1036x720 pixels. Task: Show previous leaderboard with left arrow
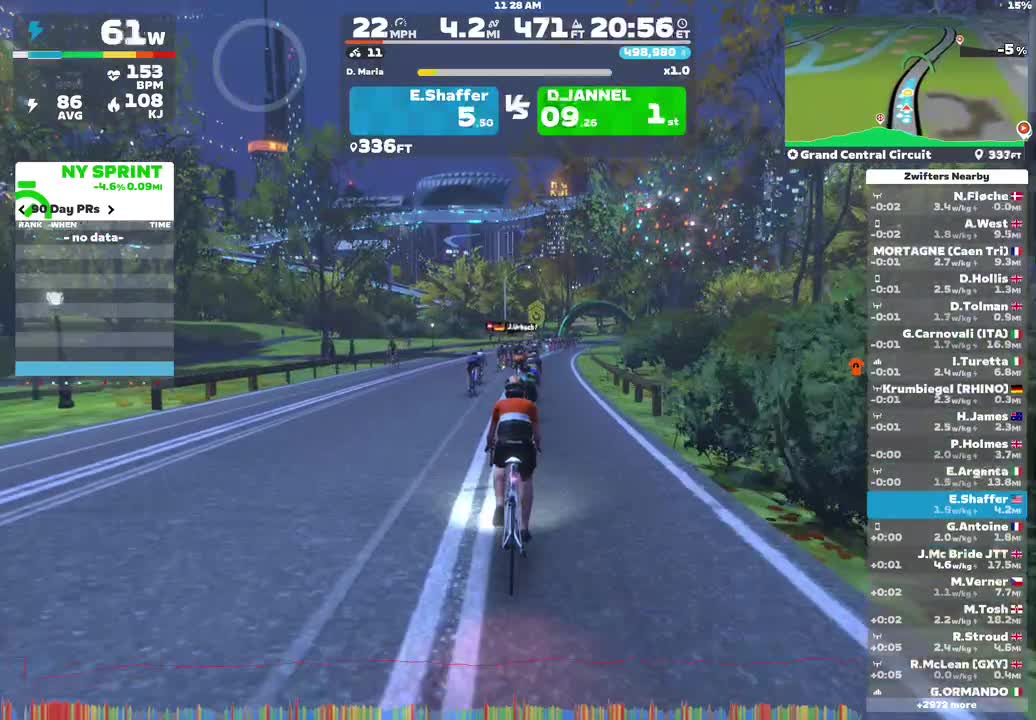(x=22, y=210)
